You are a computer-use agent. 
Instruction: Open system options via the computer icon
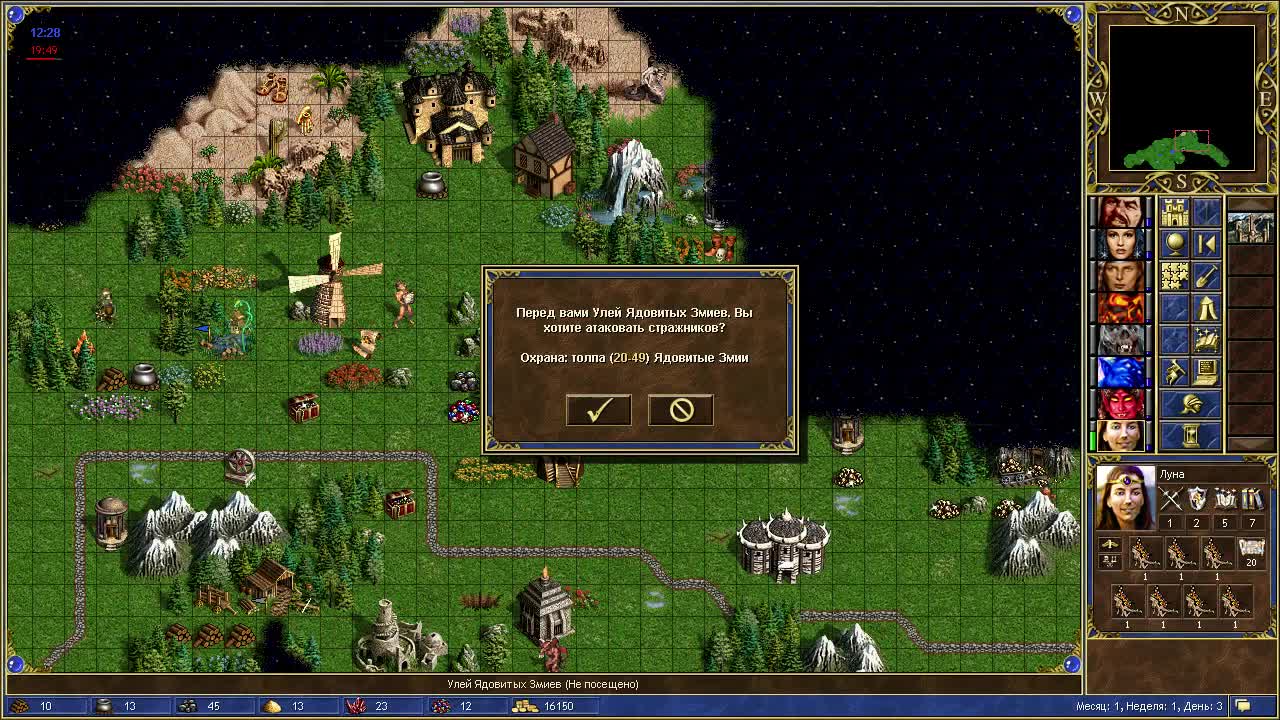(x=1207, y=372)
